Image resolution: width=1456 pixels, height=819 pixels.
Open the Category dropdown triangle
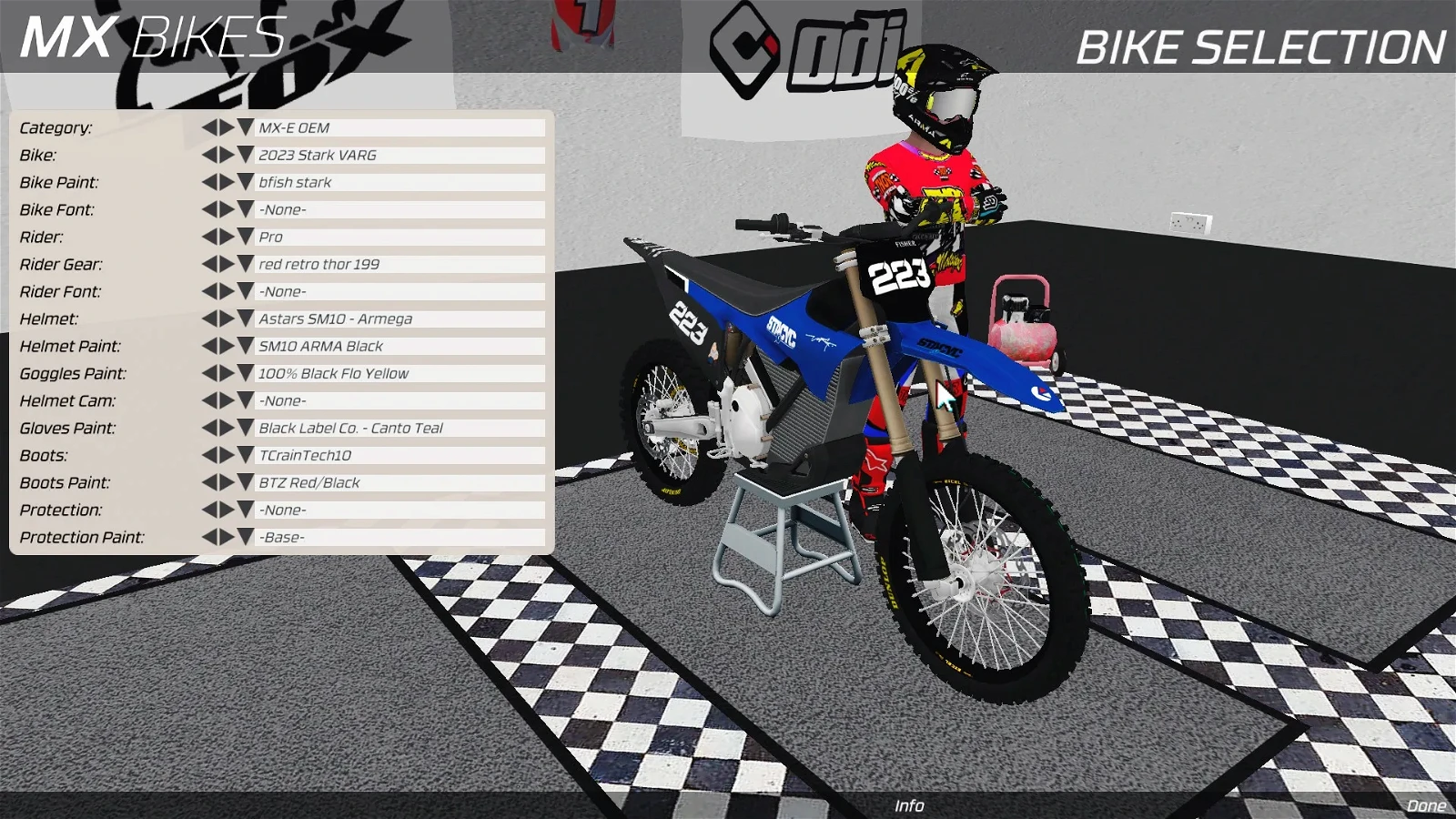pos(244,127)
